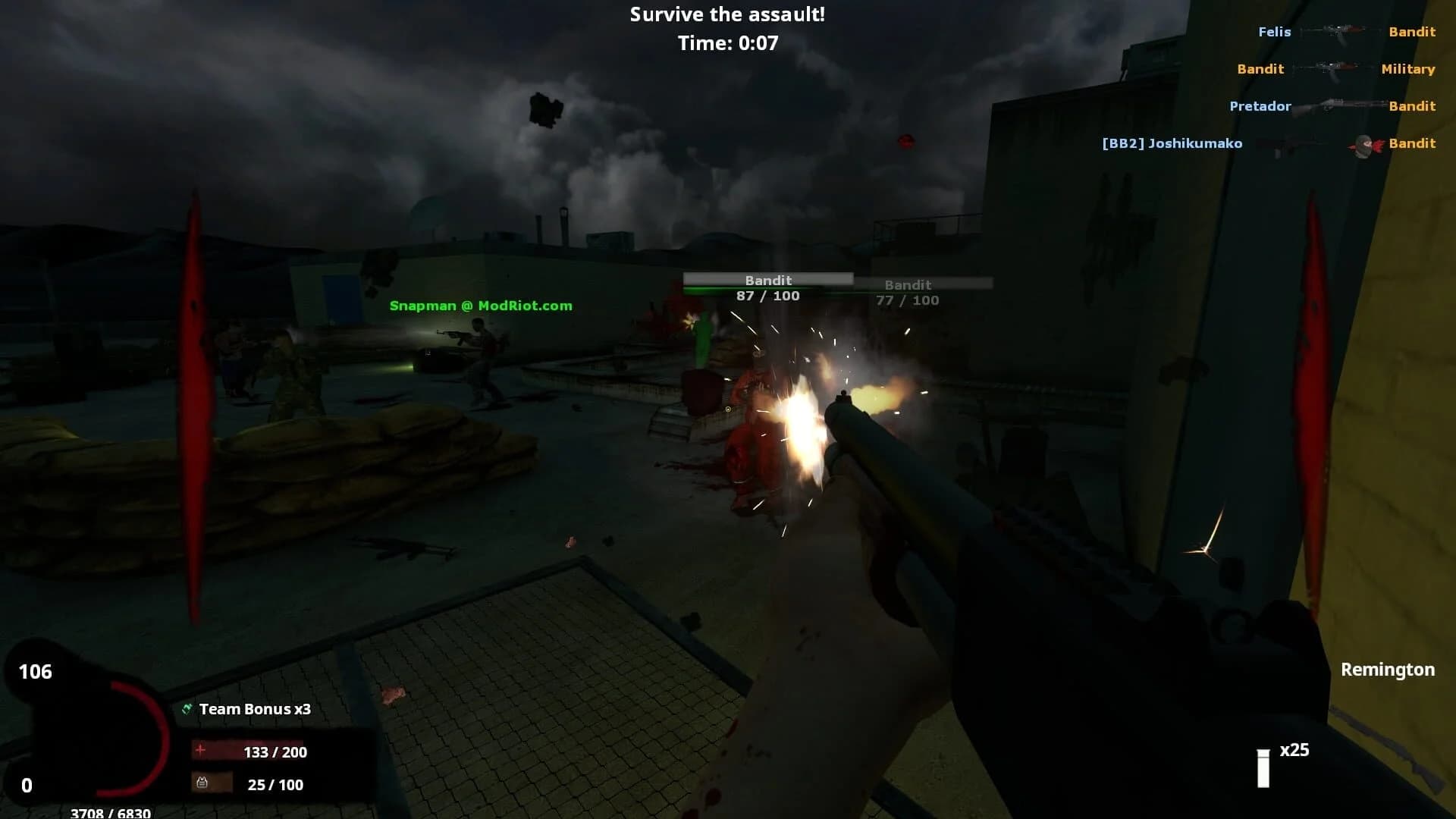Click the rifle icon next to Bandit Military player
Screen dimensions: 1456x819
(x=1333, y=68)
